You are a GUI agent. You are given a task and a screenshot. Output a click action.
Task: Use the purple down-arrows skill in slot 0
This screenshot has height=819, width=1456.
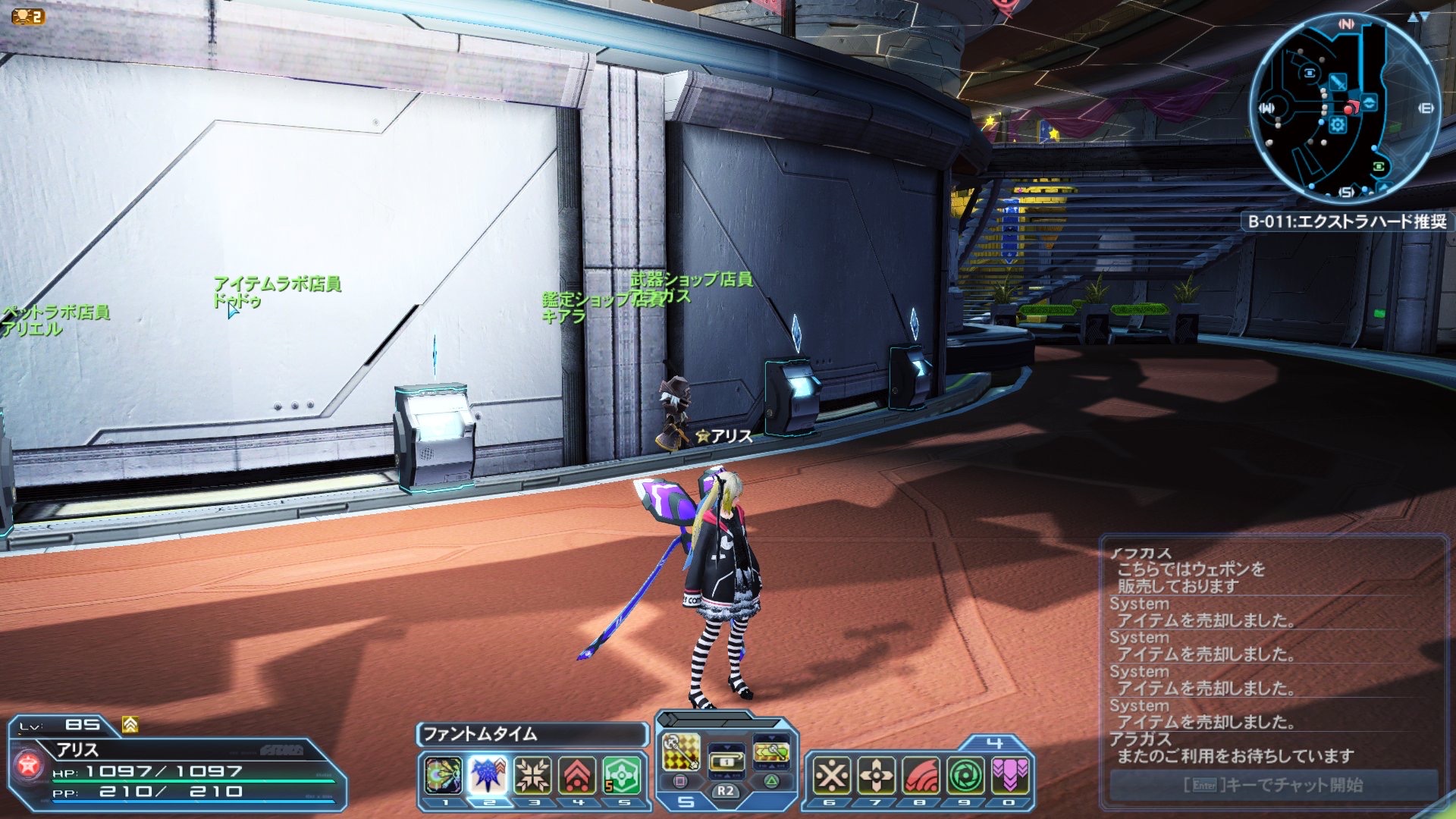[1010, 775]
